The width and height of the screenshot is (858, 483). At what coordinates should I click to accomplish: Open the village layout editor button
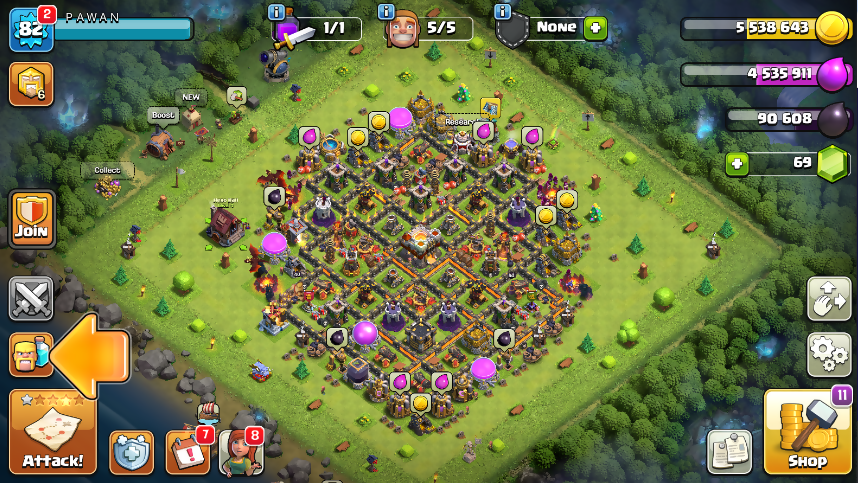pos(829,299)
